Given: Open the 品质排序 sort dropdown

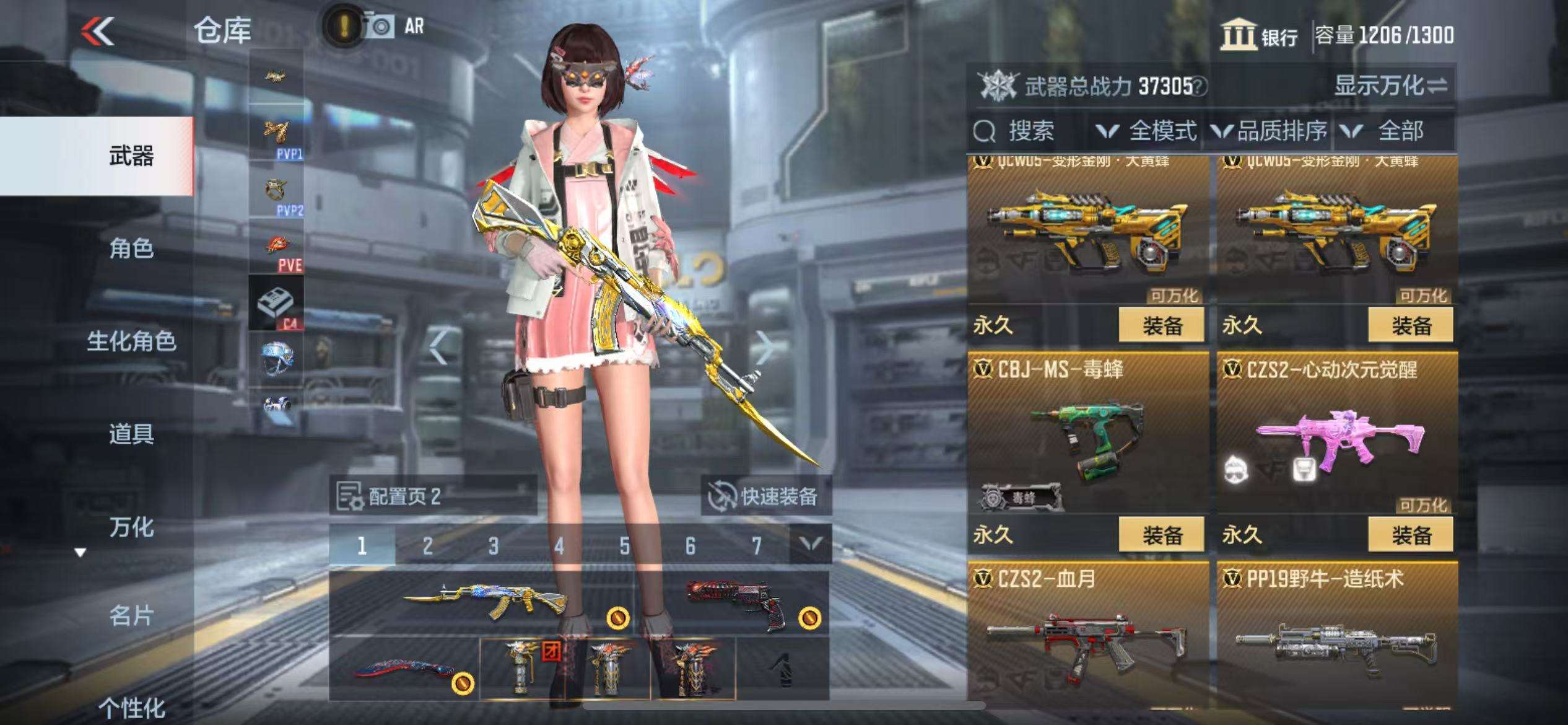Looking at the screenshot, I should point(1270,131).
